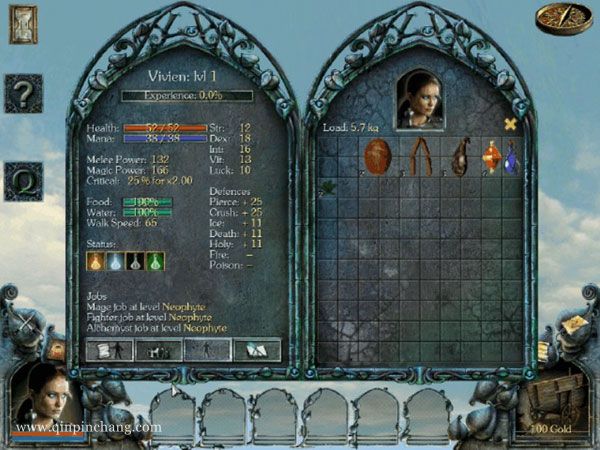Select the blue mana potion flask
Viewport: 600px width, 450px height.
click(x=510, y=157)
